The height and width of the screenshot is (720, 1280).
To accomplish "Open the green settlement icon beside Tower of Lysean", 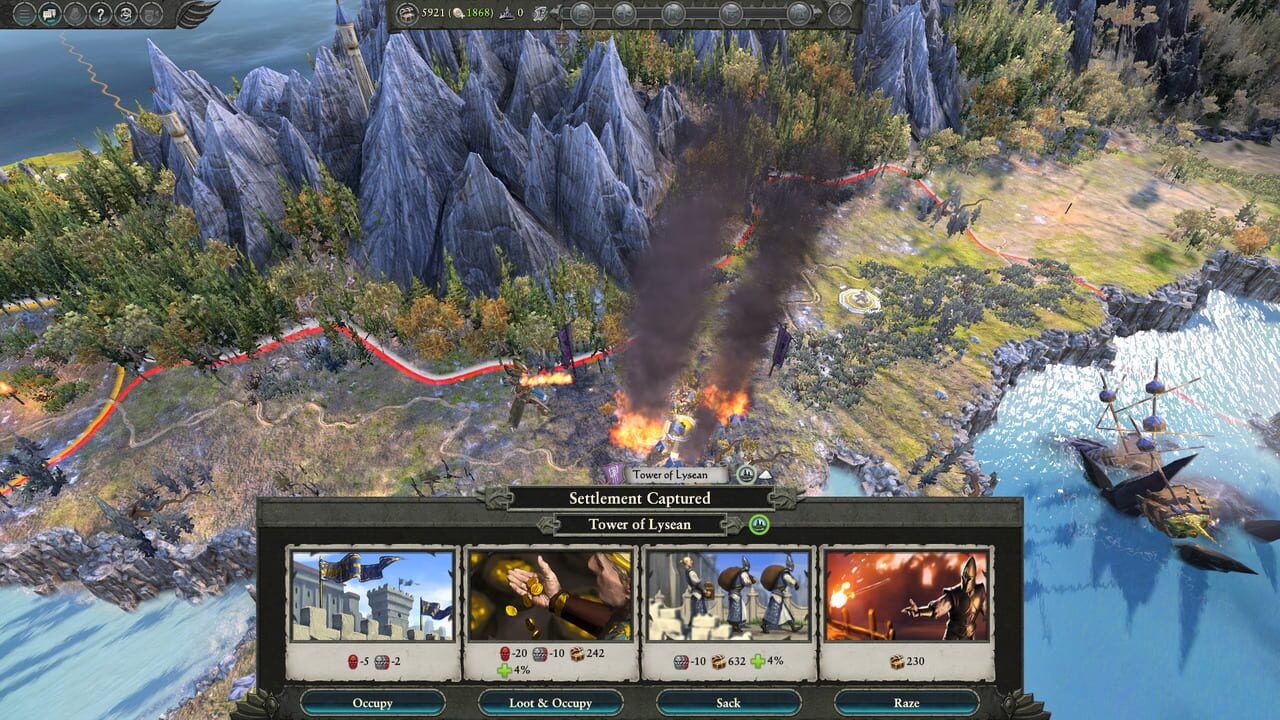I will click(x=760, y=525).
